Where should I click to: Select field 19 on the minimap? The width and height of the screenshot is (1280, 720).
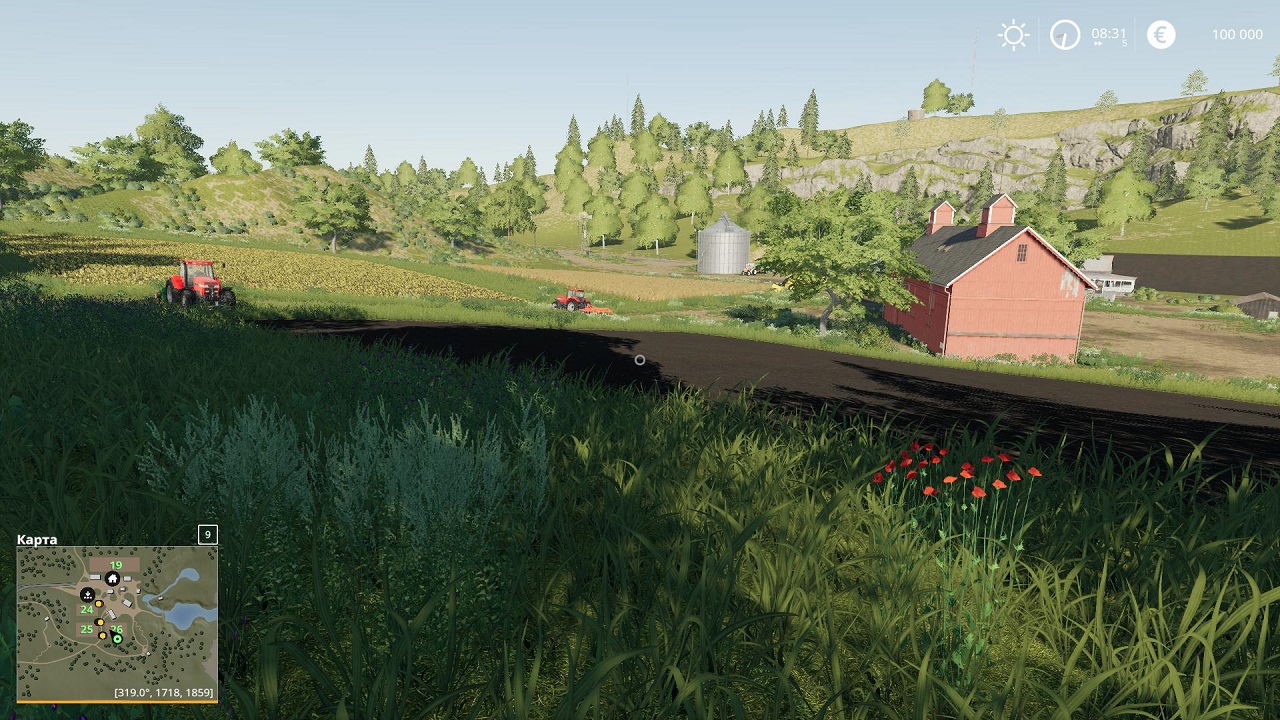click(116, 565)
